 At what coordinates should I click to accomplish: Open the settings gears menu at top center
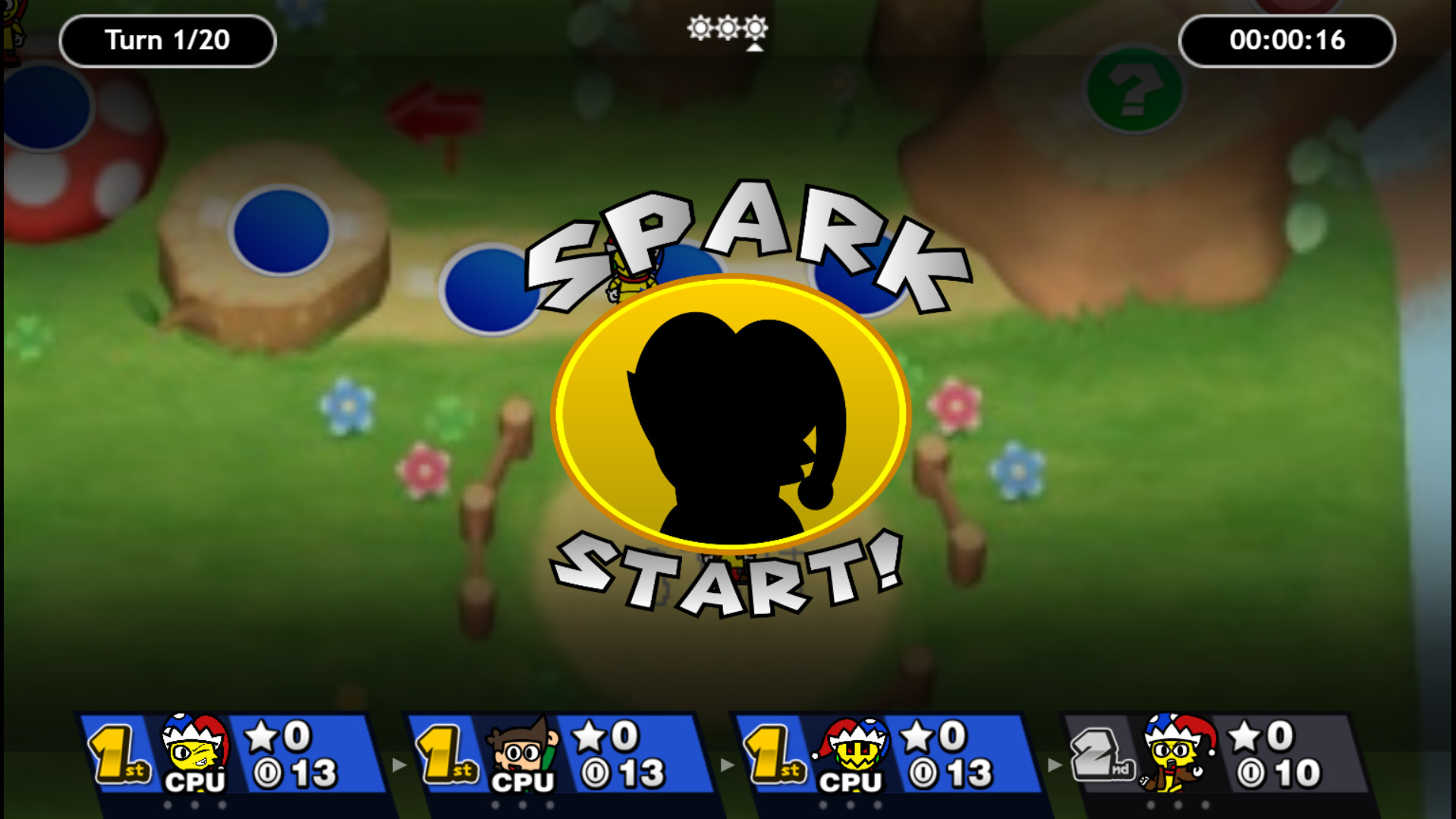726,29
